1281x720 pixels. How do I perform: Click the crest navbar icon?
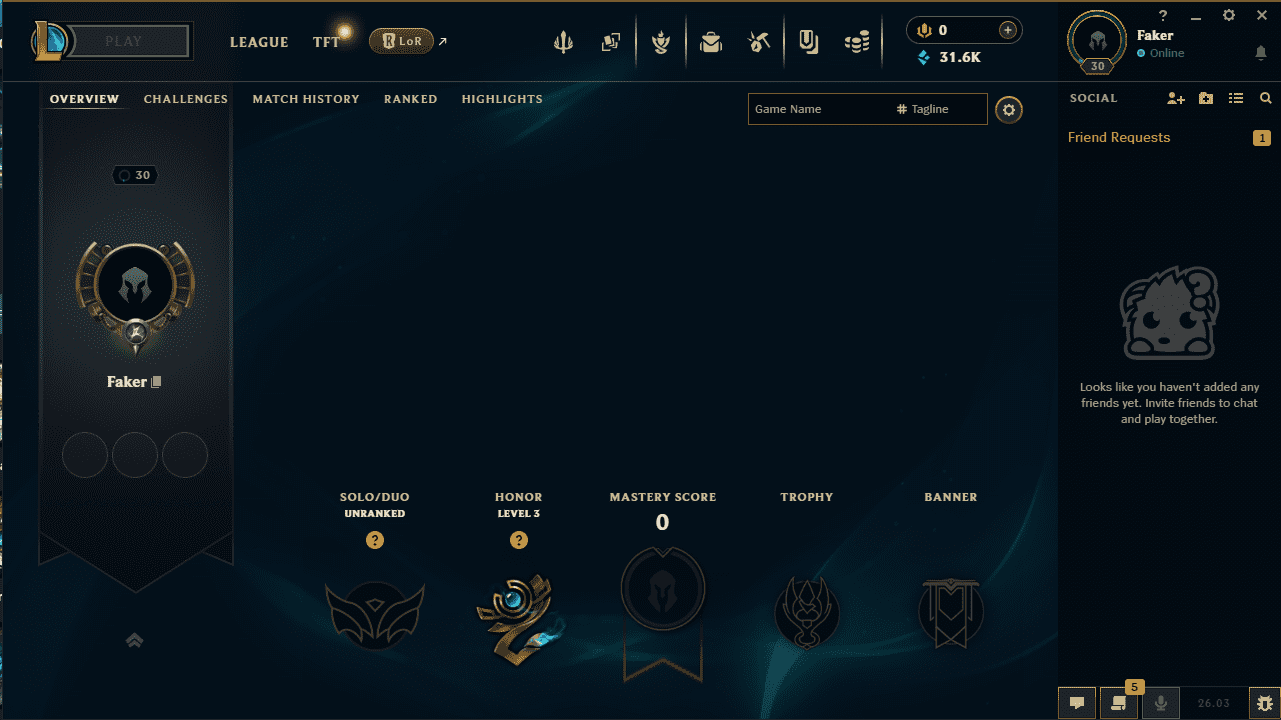coord(661,42)
